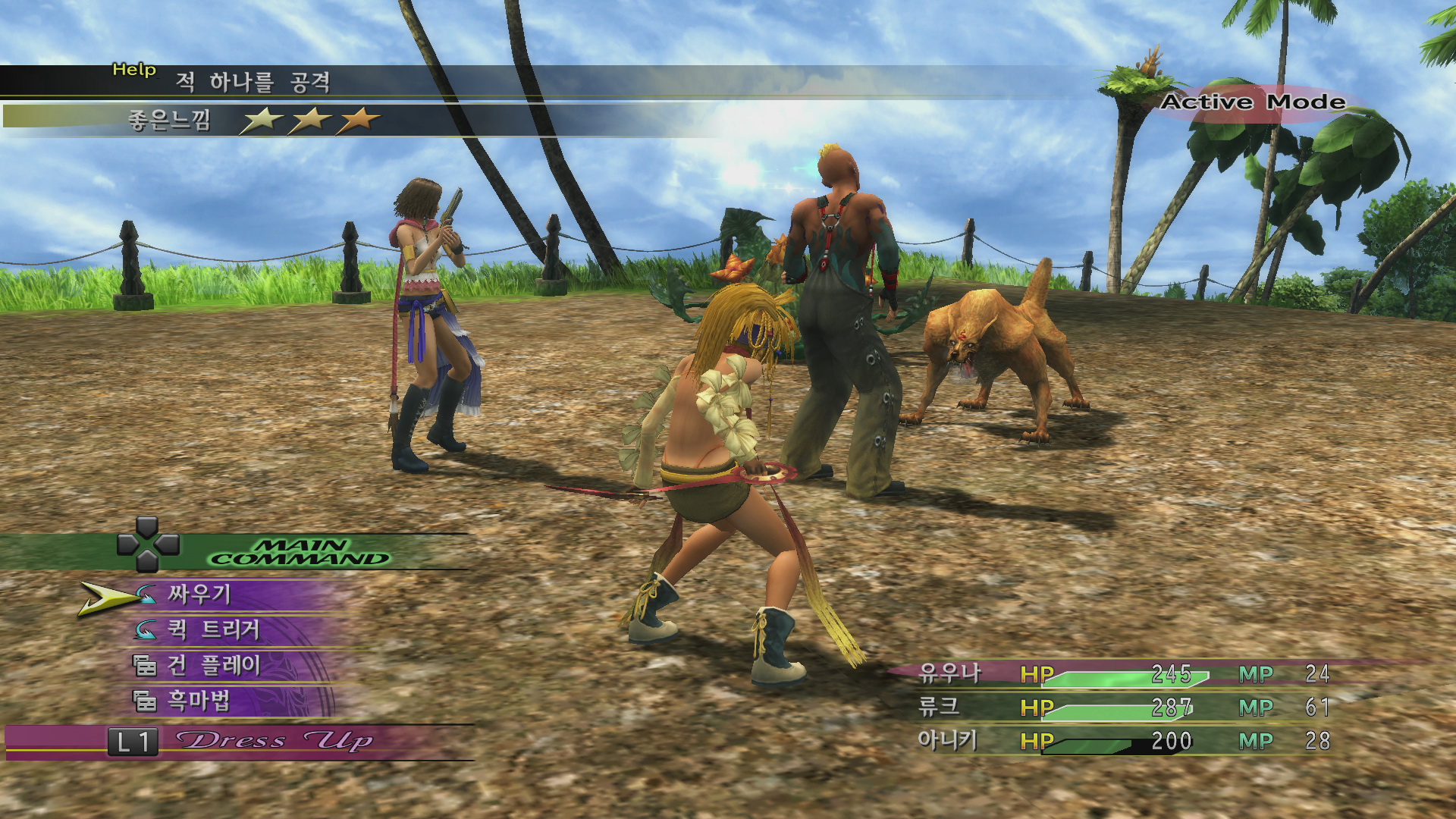The width and height of the screenshot is (1456, 819).
Task: Select the 싸우기 attack command
Action: pos(199,595)
